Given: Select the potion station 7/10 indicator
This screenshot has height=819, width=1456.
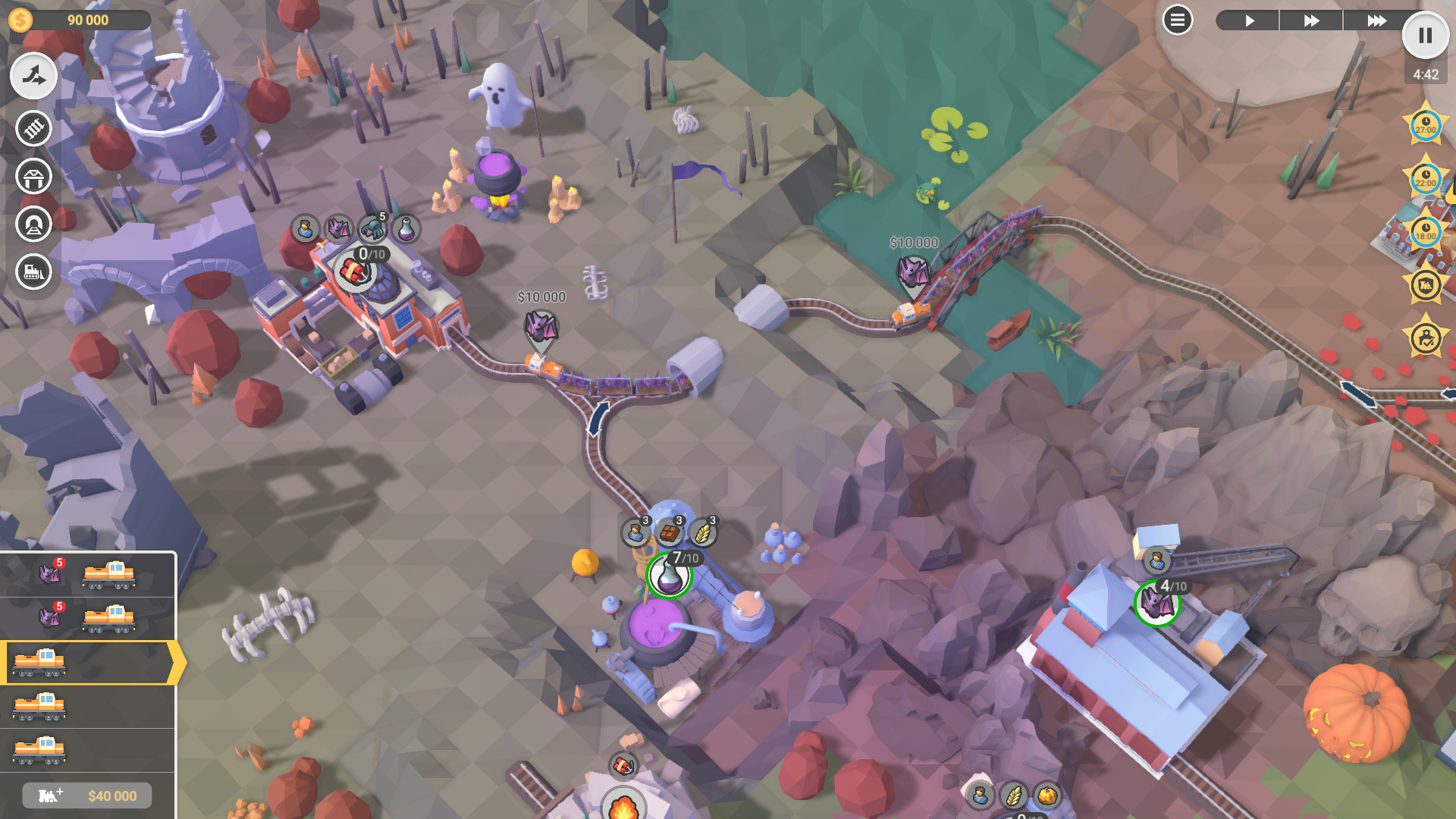Looking at the screenshot, I should point(669,576).
